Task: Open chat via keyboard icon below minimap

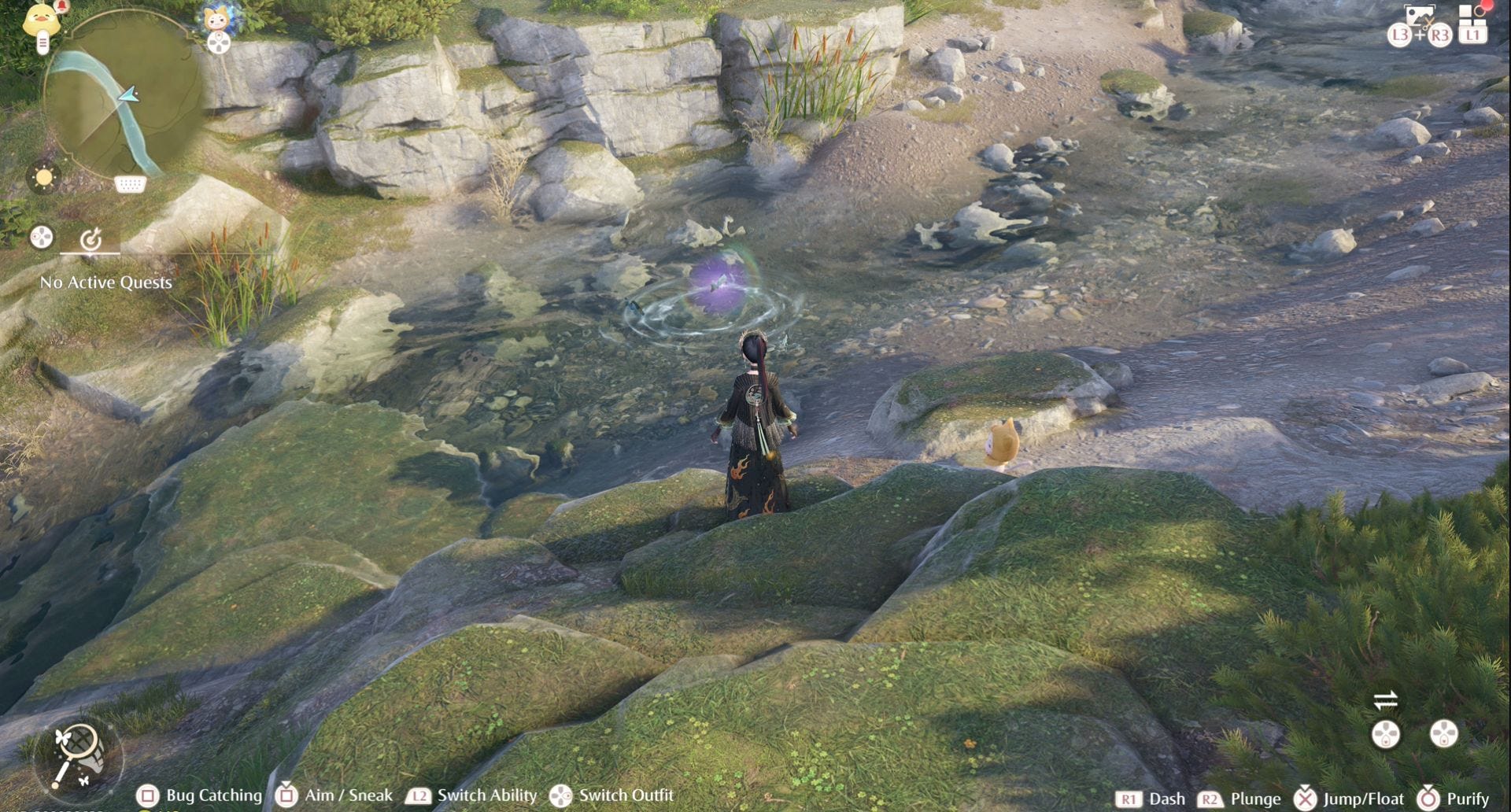Action: pos(130,184)
